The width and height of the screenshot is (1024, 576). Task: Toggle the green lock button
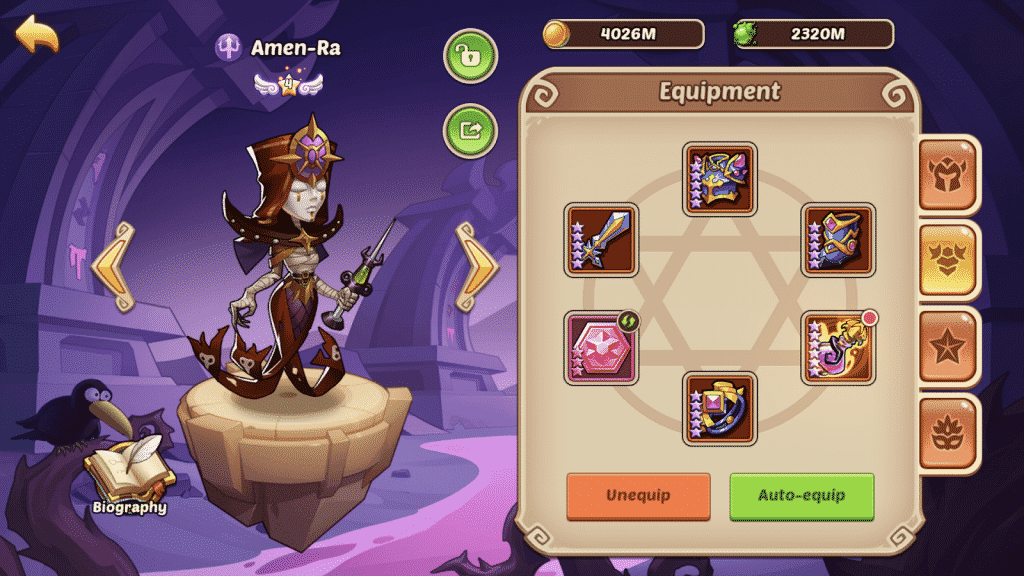[470, 56]
